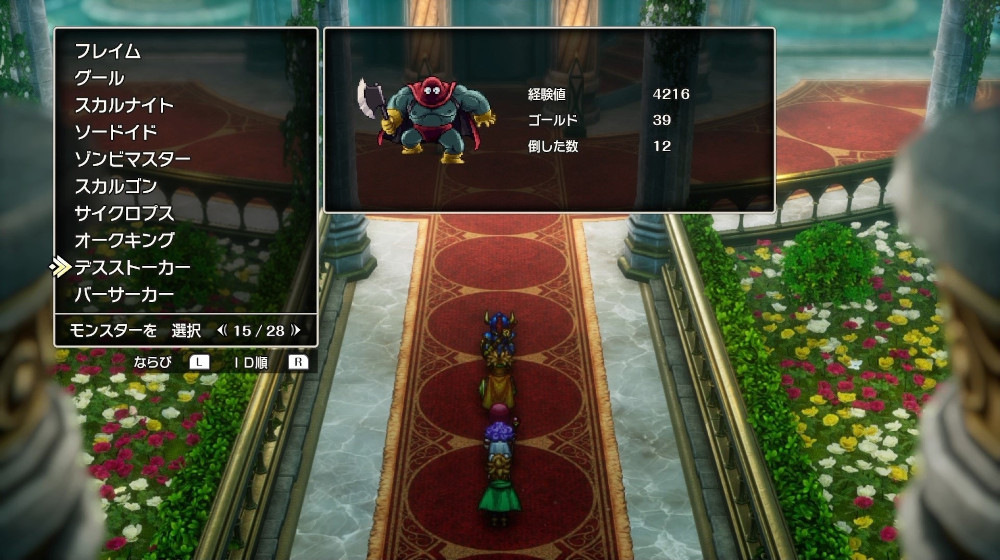Screen dimensions: 1000x560
Task: Select the highlighted デスストーカー entry
Action: coord(132,267)
